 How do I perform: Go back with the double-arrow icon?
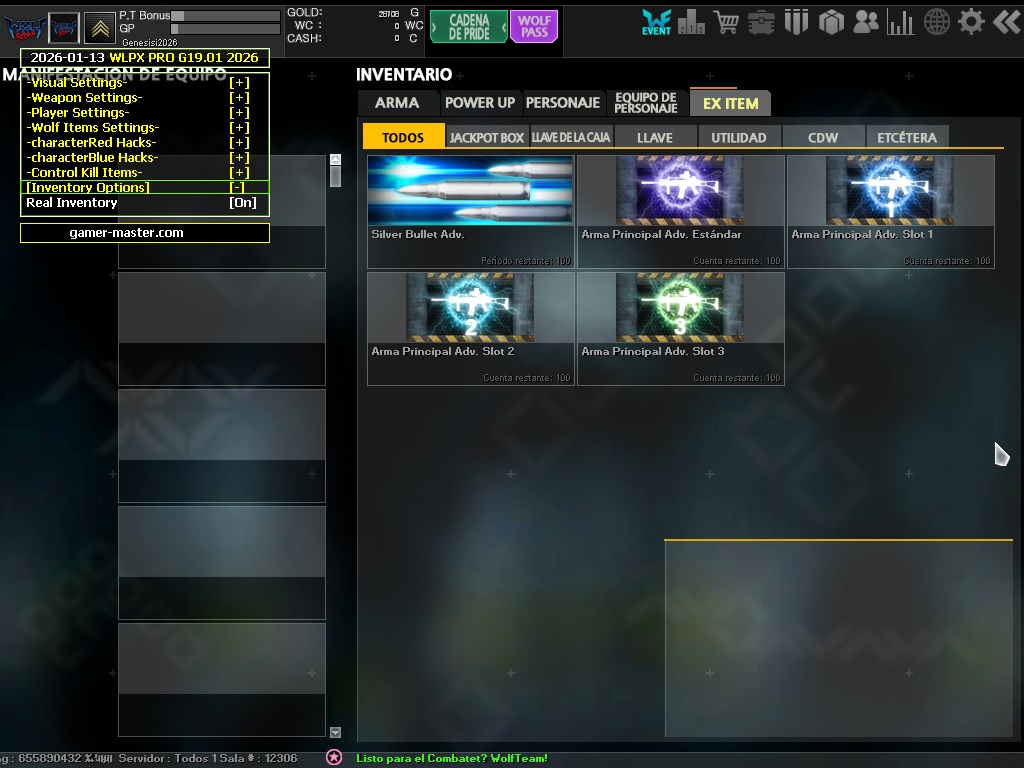point(1006,21)
